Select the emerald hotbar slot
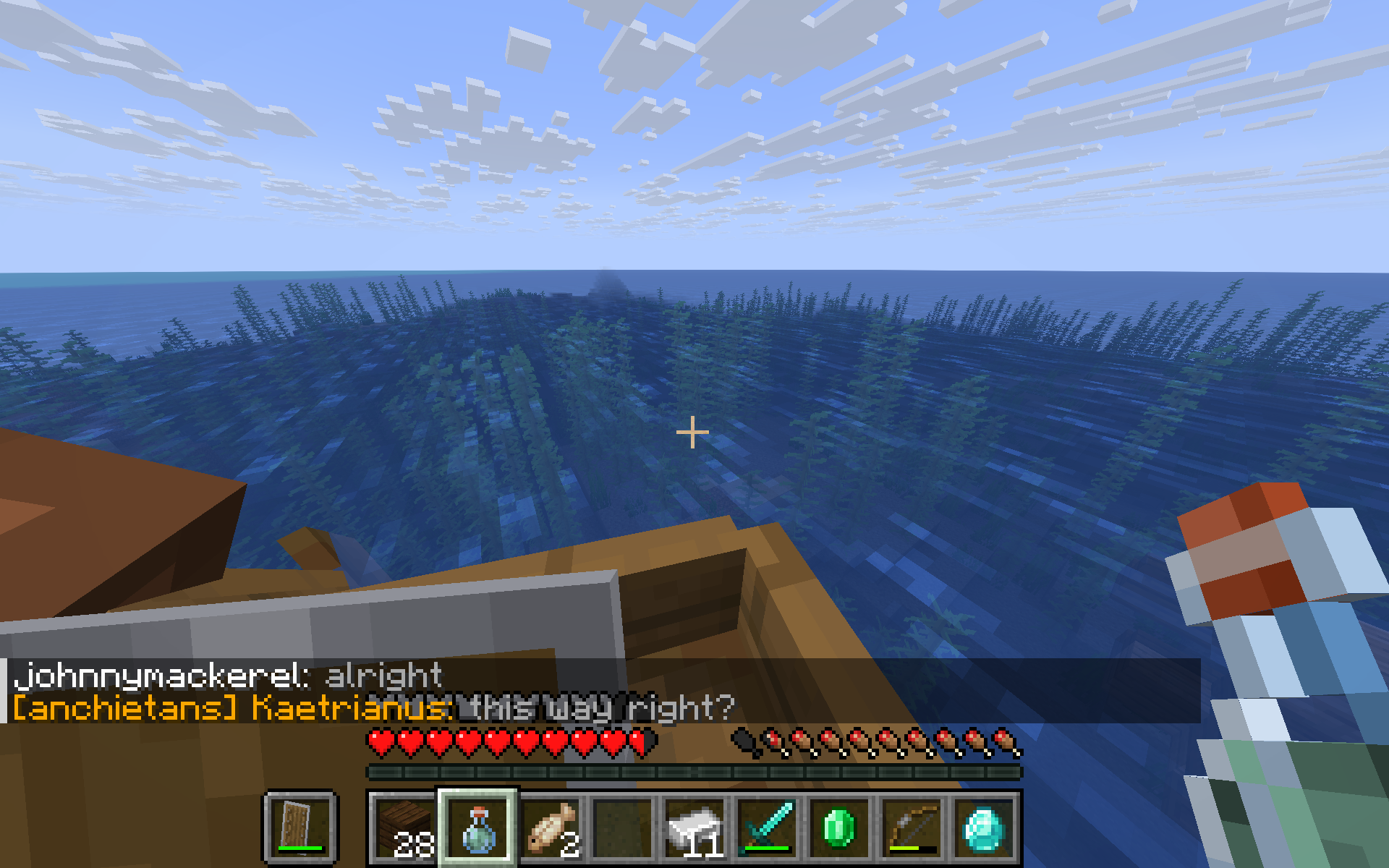 (x=839, y=827)
